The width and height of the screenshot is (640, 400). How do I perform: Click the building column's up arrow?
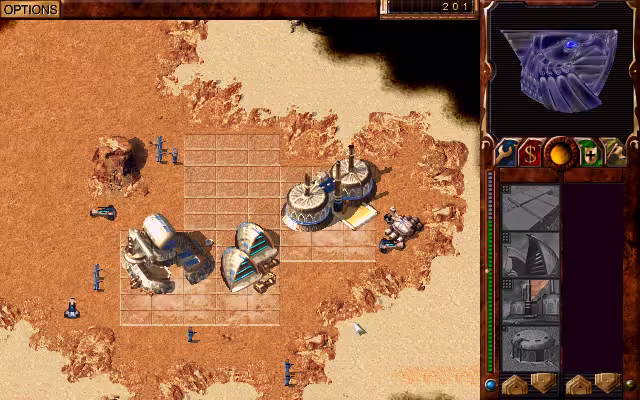(x=516, y=383)
